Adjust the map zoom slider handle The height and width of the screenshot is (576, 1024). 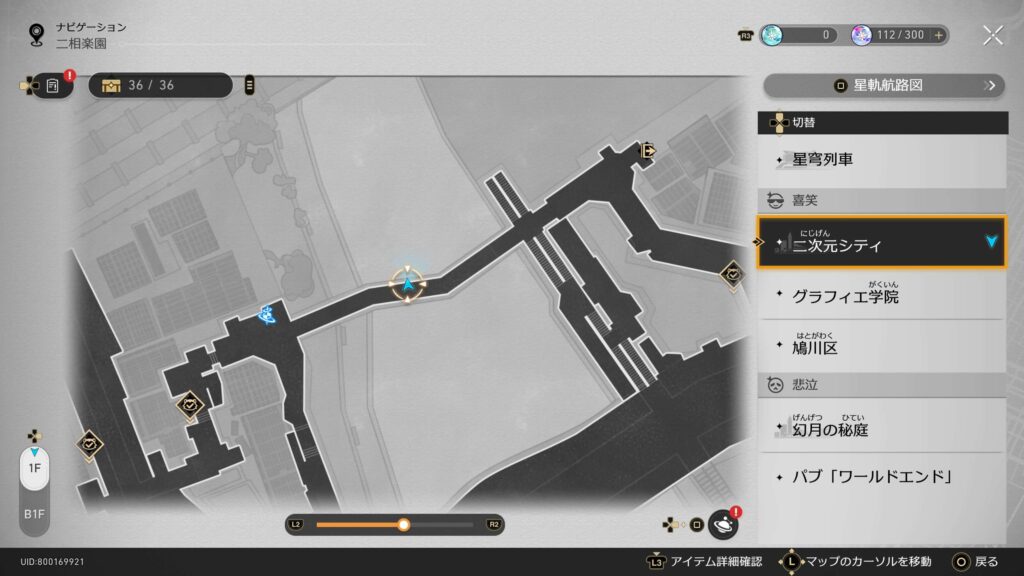click(x=403, y=524)
